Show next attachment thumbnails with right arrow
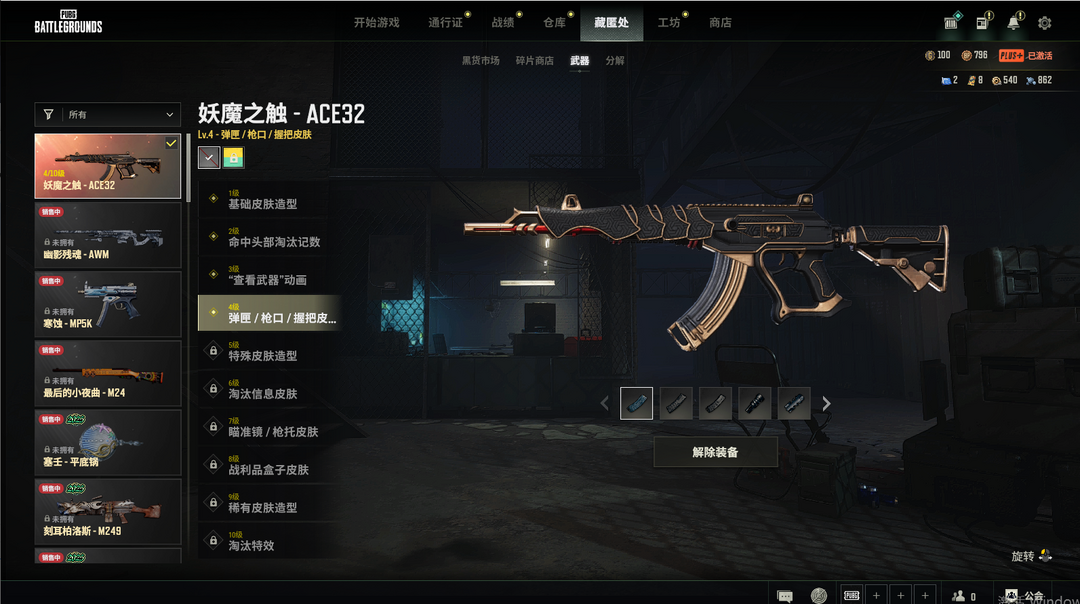This screenshot has width=1080, height=604. point(826,404)
